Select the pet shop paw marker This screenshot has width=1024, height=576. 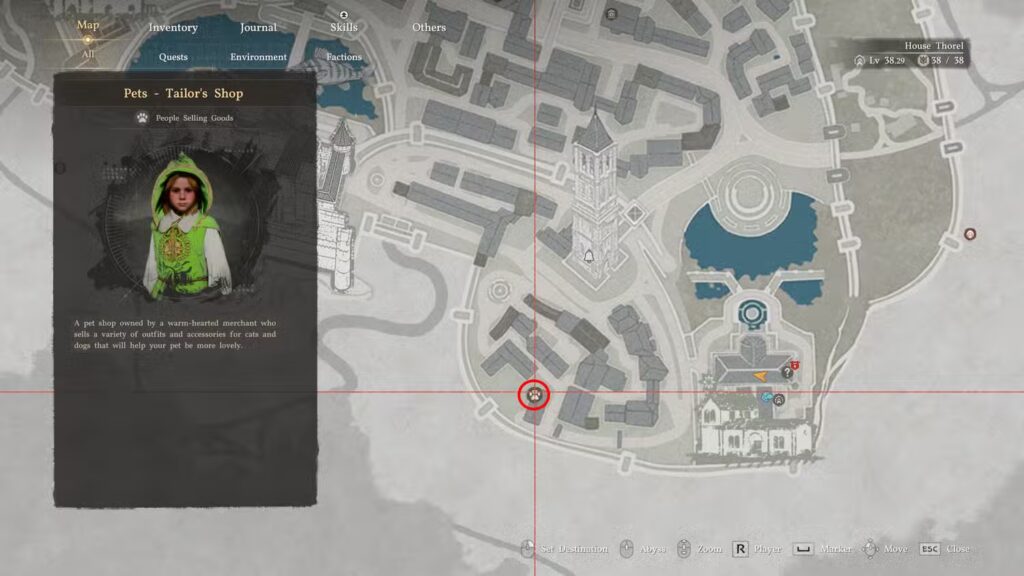[535, 394]
